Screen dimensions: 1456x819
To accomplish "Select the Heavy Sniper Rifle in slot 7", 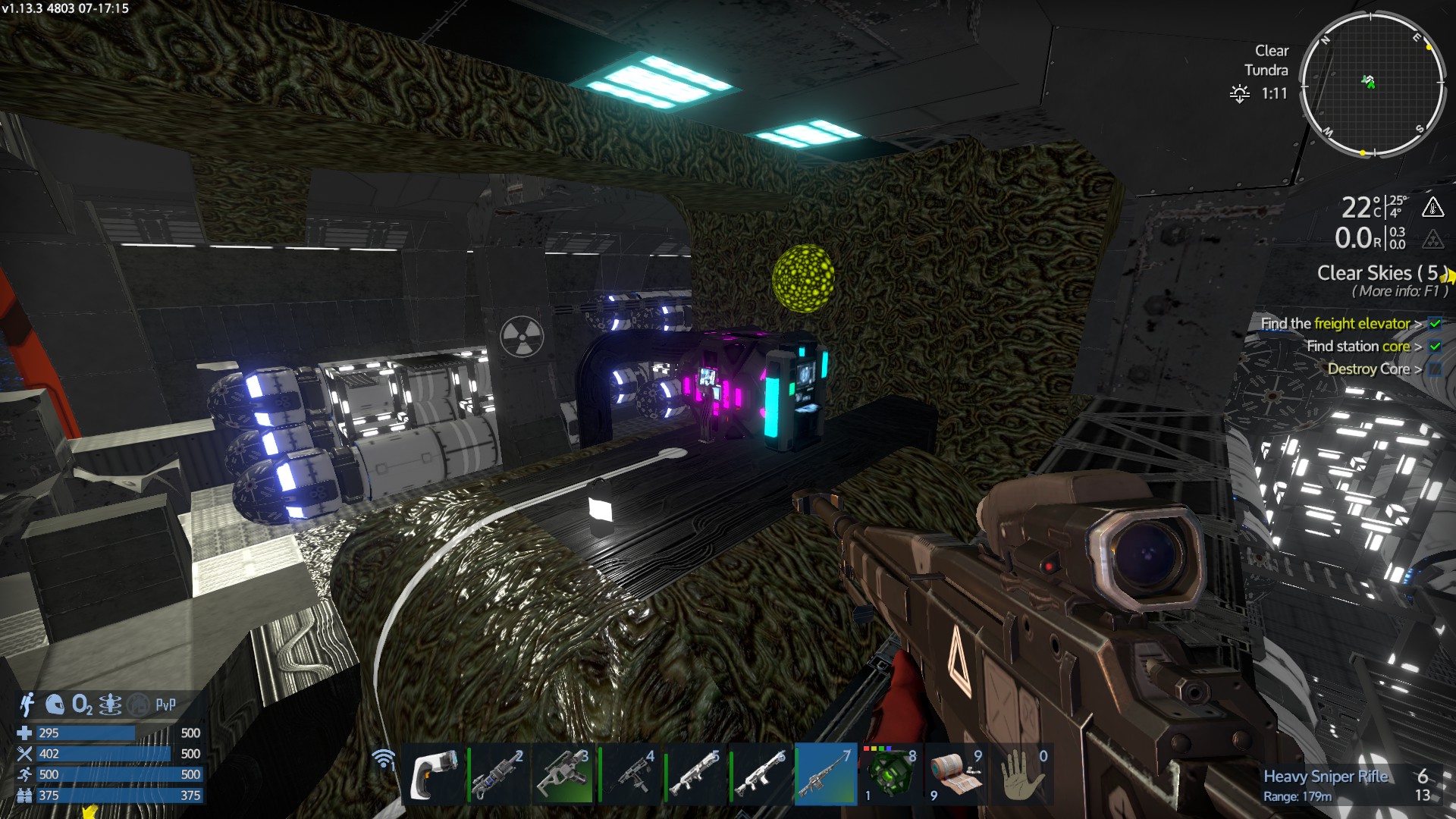I will tap(826, 775).
